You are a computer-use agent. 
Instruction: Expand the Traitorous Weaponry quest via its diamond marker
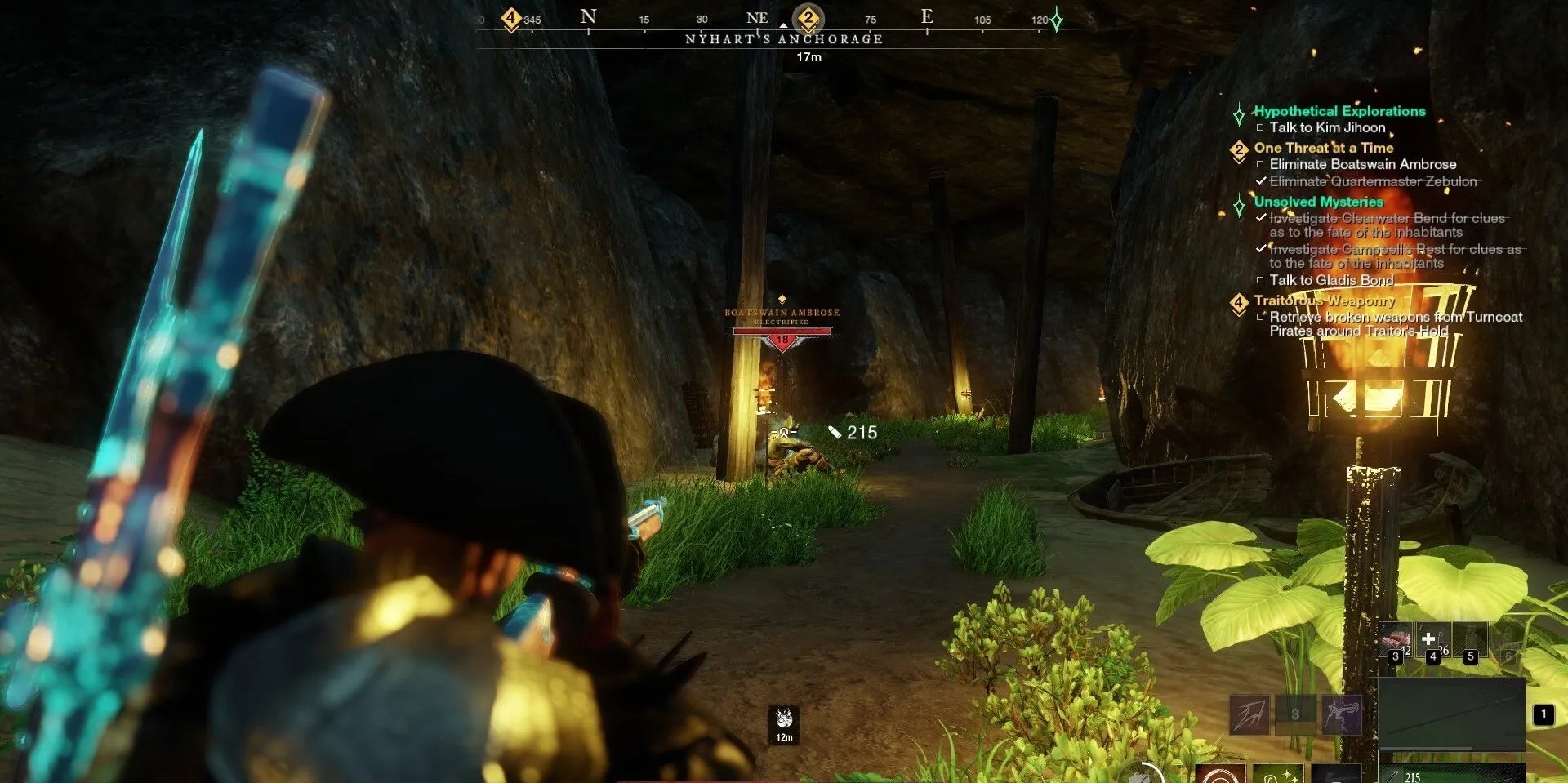[x=1239, y=300]
